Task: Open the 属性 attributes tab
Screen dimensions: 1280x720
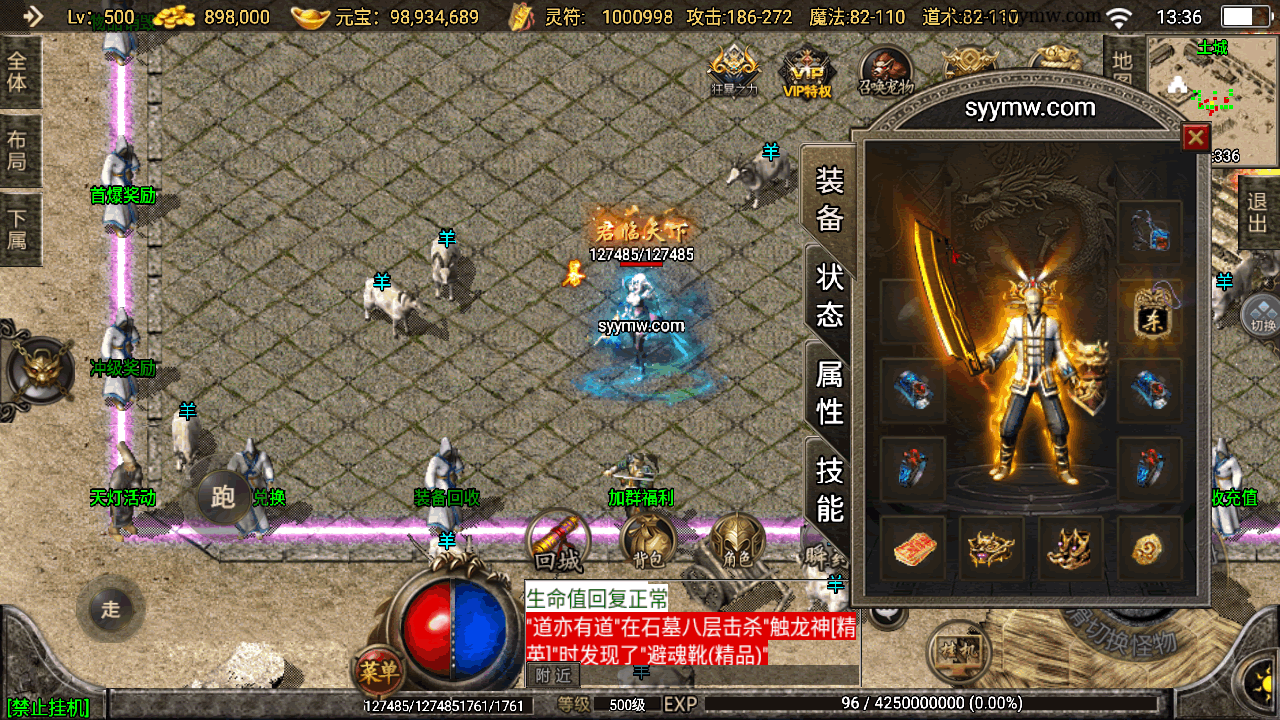Action: point(830,392)
